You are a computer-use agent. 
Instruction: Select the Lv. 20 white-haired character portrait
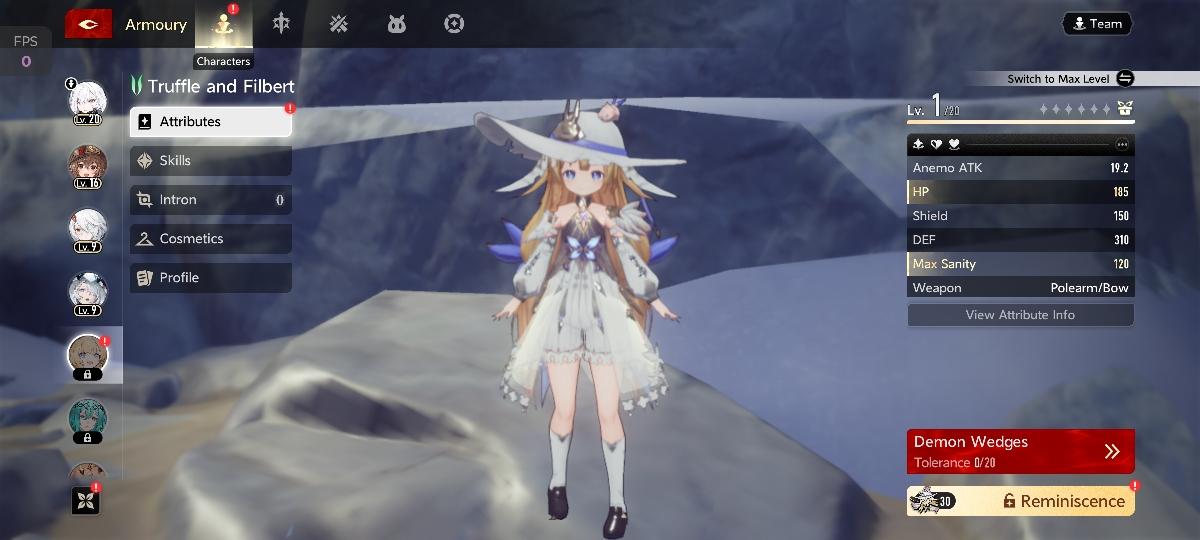(87, 101)
